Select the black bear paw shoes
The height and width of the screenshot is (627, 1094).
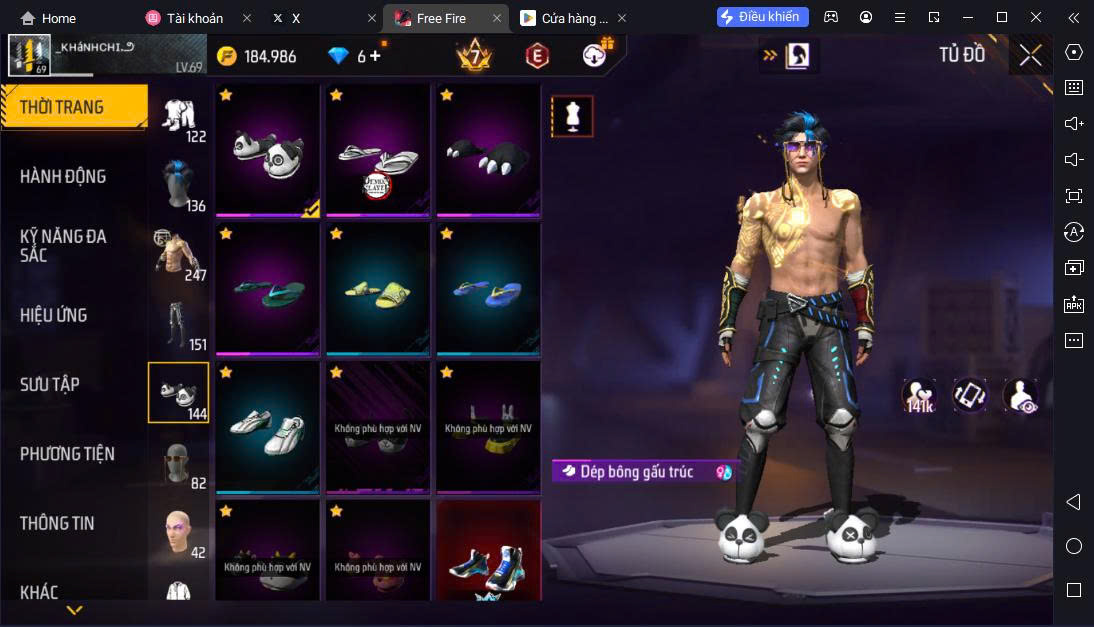489,150
